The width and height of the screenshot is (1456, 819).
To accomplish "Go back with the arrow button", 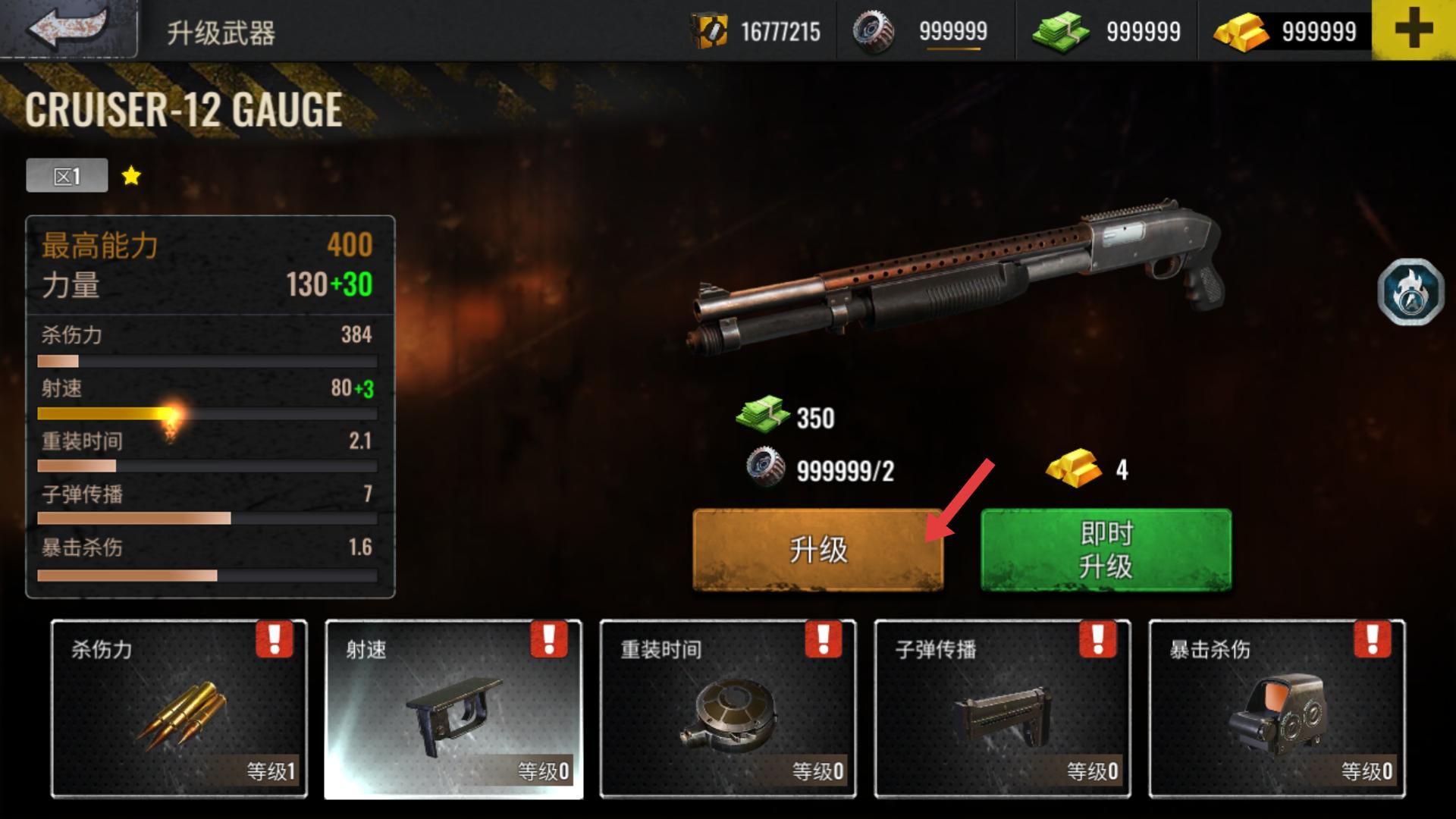I will (x=68, y=29).
